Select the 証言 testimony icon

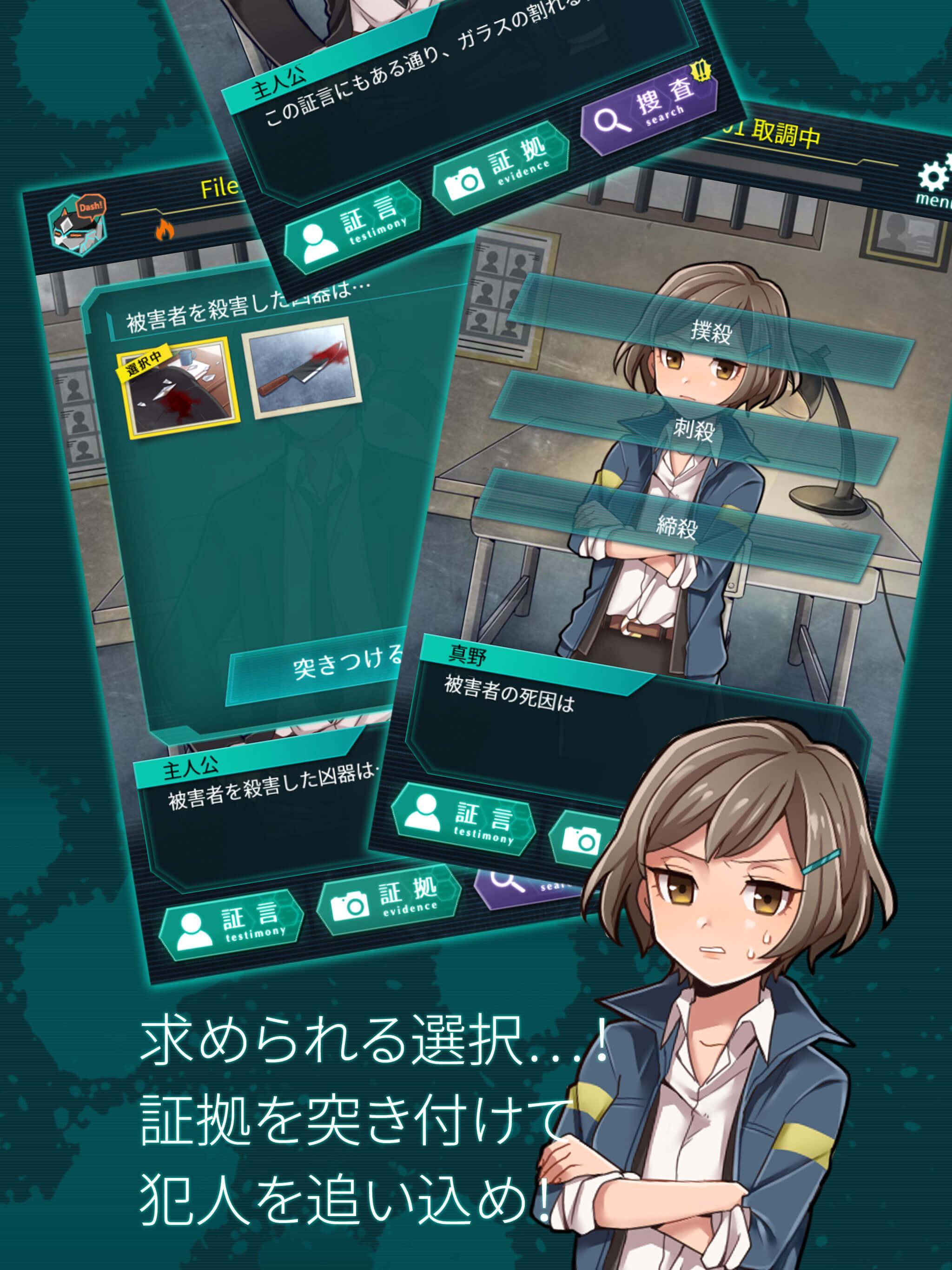click(x=350, y=224)
